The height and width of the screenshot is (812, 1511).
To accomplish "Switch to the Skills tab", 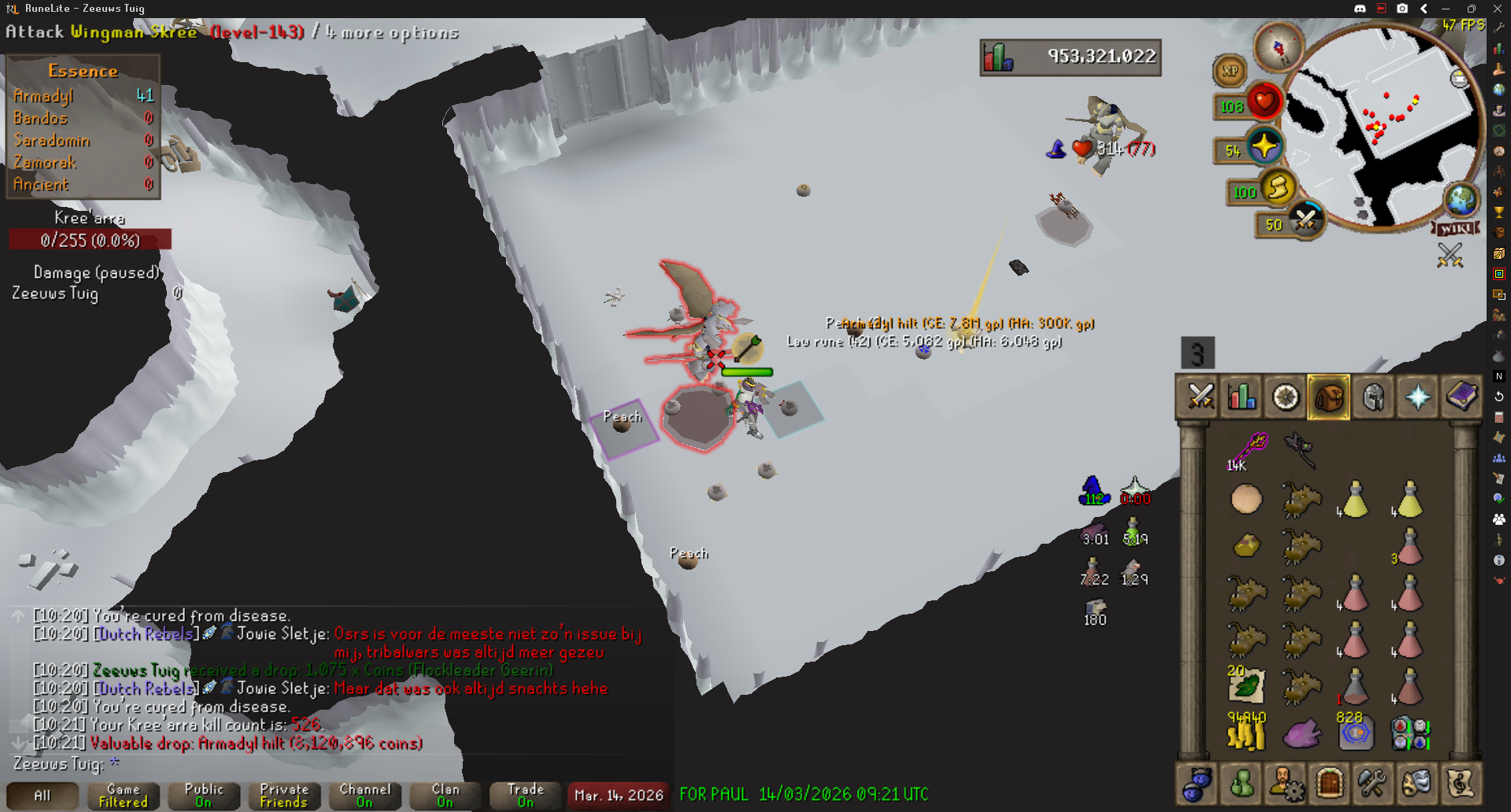I will tap(1243, 397).
